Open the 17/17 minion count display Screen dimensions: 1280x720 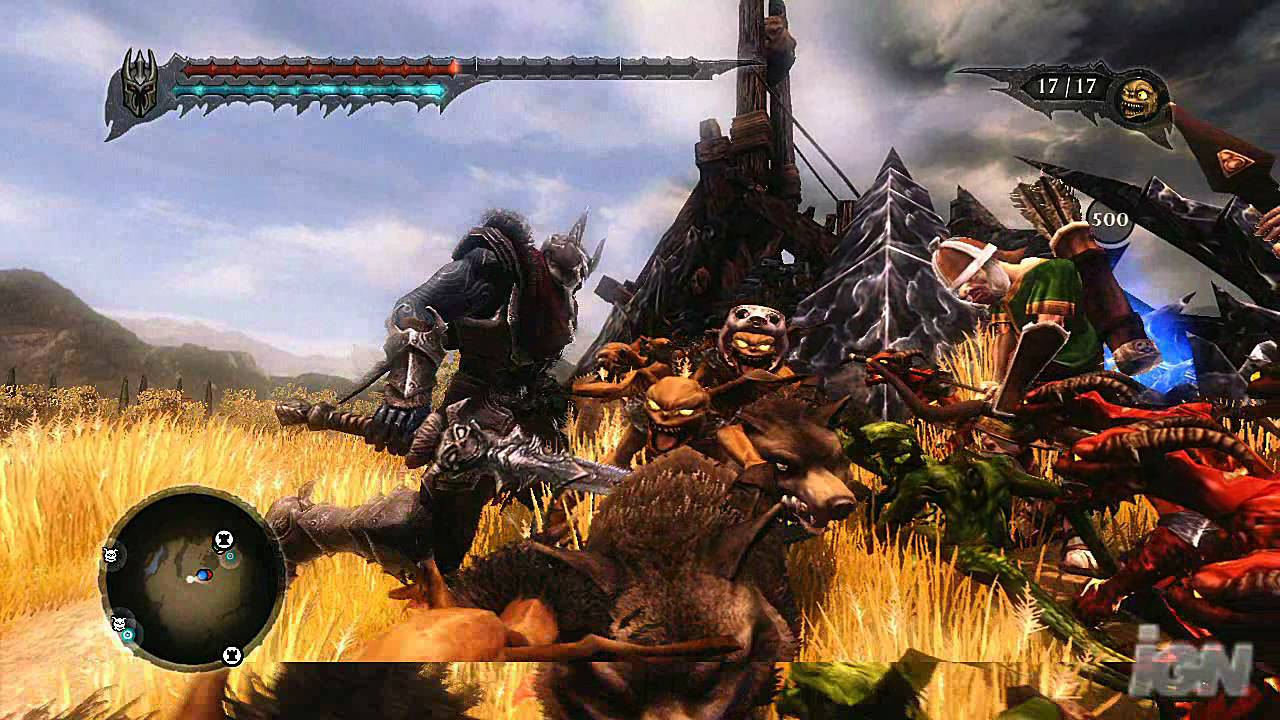click(1067, 86)
